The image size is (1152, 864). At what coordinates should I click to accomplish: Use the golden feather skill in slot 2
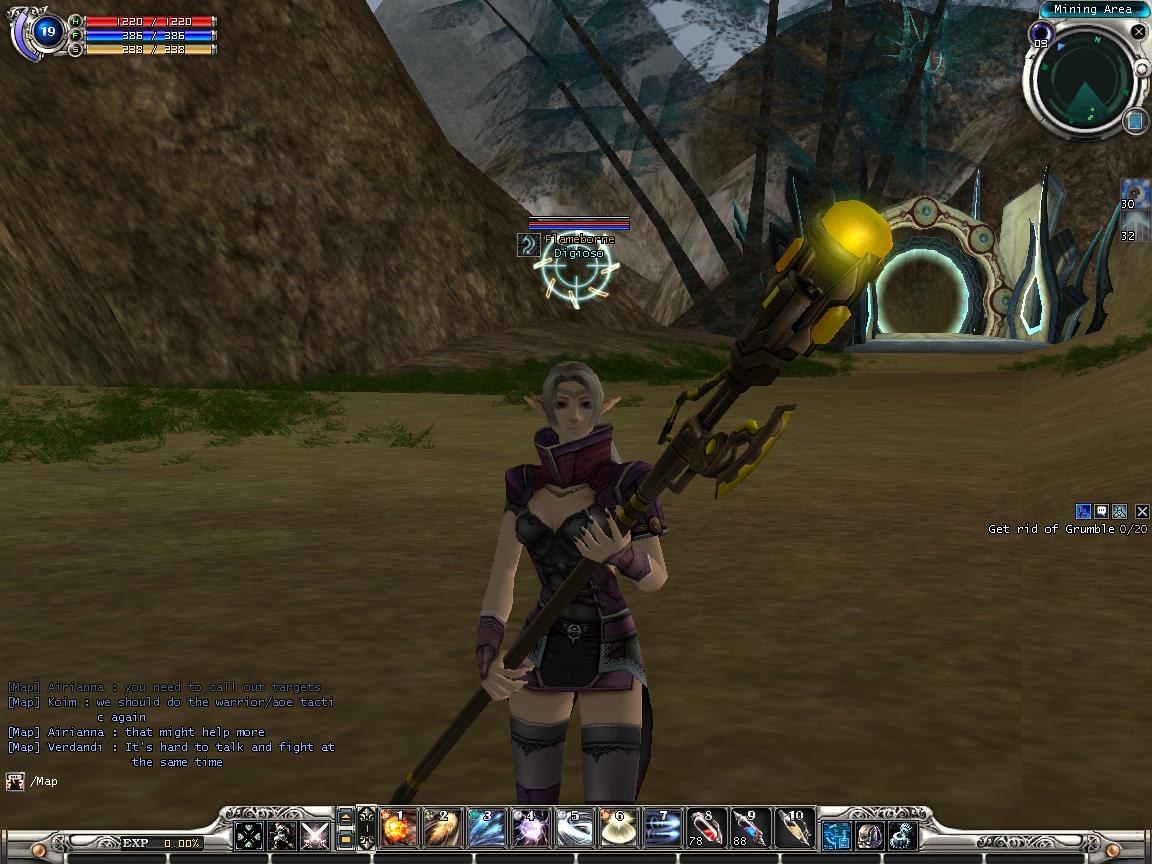coord(442,828)
